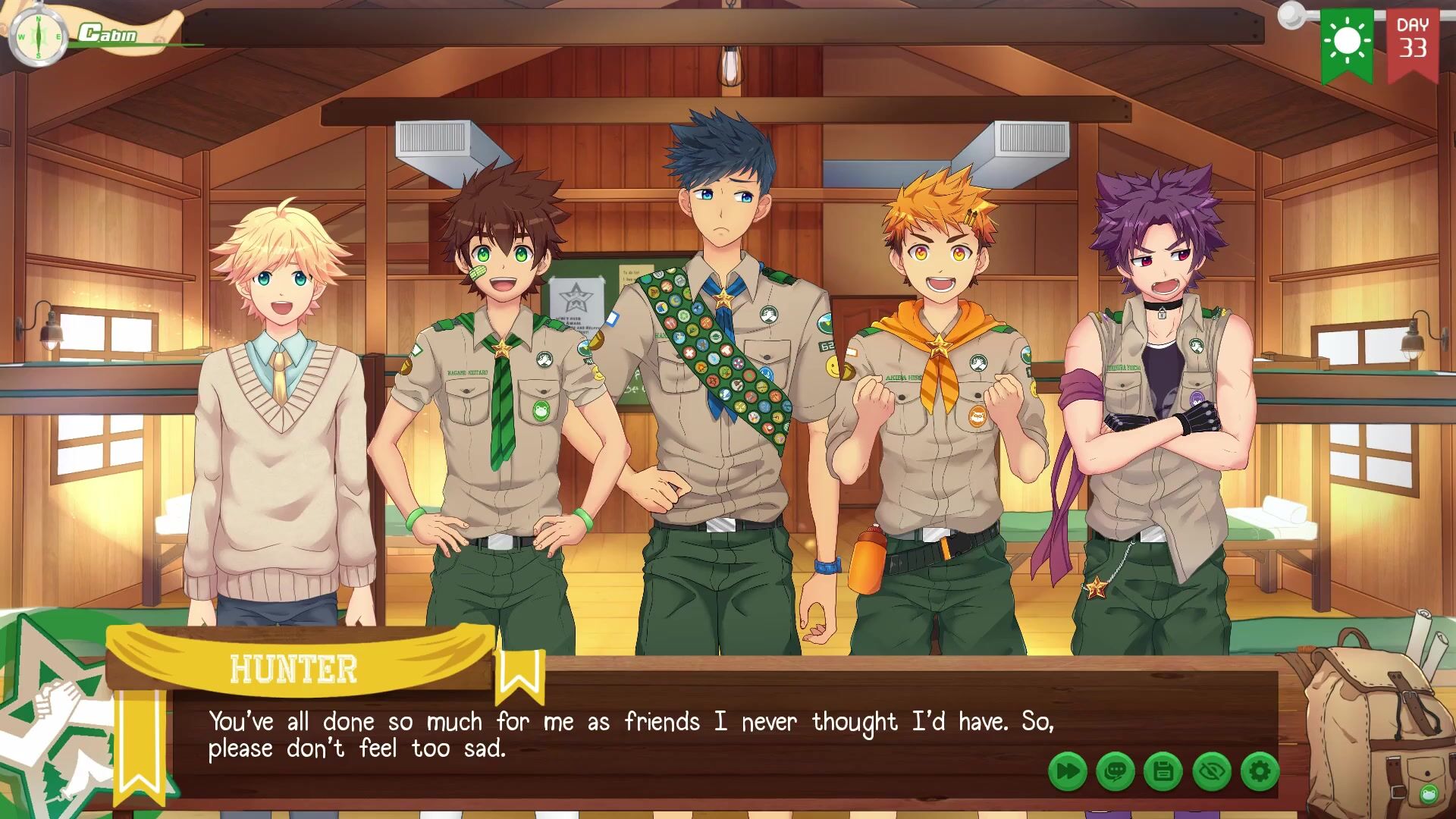1456x819 pixels.
Task: Hide the dialogue box with eye icon
Action: (1212, 772)
